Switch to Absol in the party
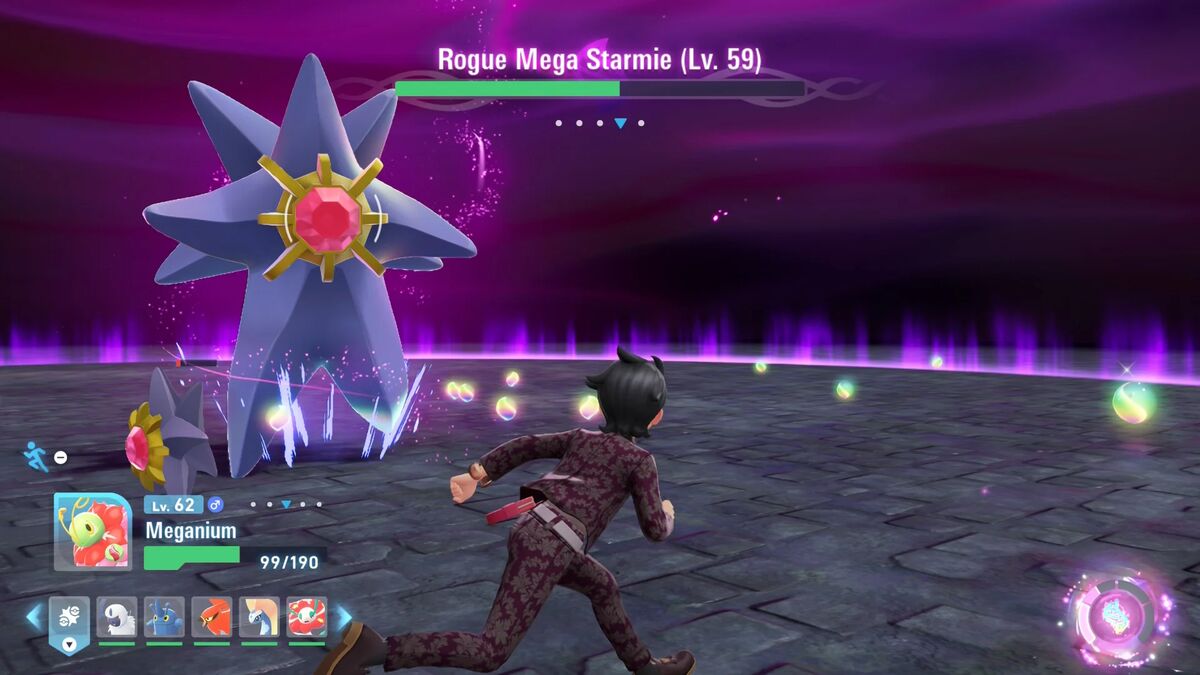Image resolution: width=1200 pixels, height=675 pixels. pos(116,616)
